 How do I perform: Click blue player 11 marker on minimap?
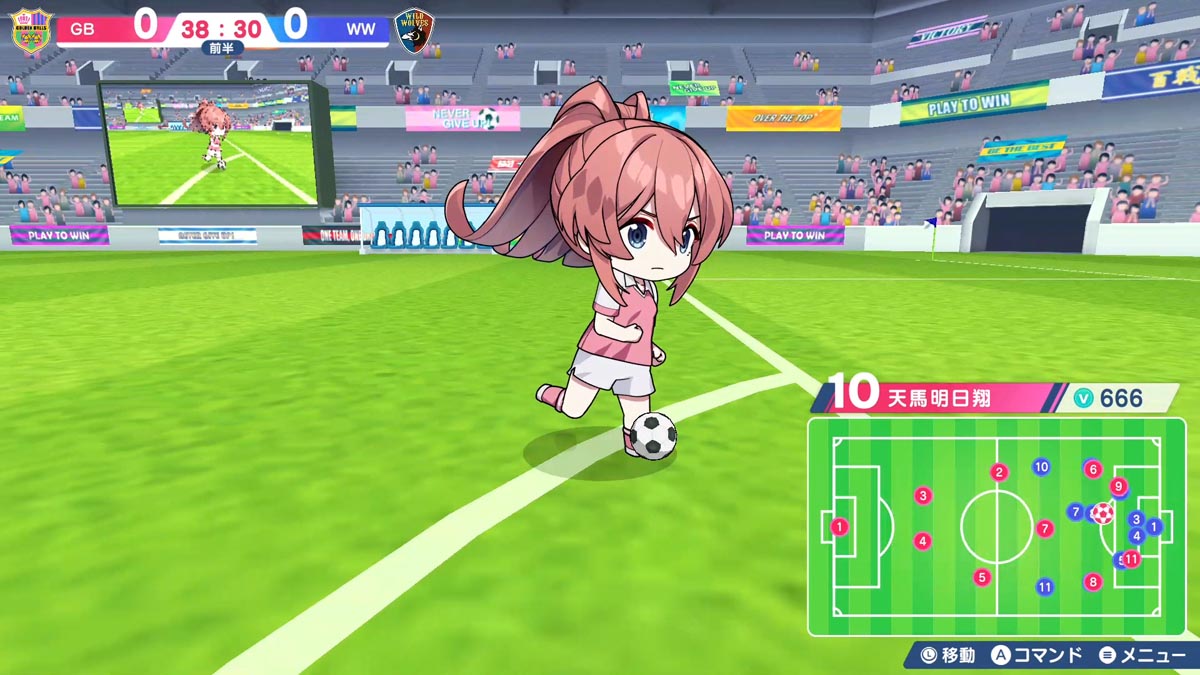point(1045,587)
